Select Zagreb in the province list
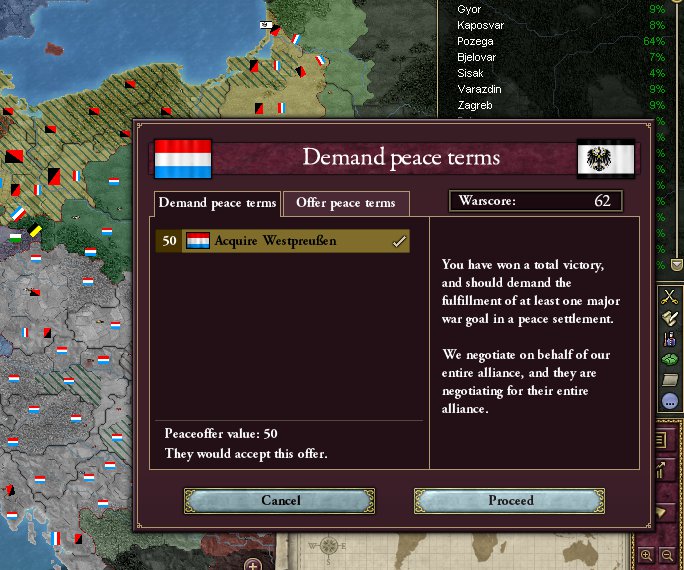This screenshot has width=684, height=570. pos(474,105)
